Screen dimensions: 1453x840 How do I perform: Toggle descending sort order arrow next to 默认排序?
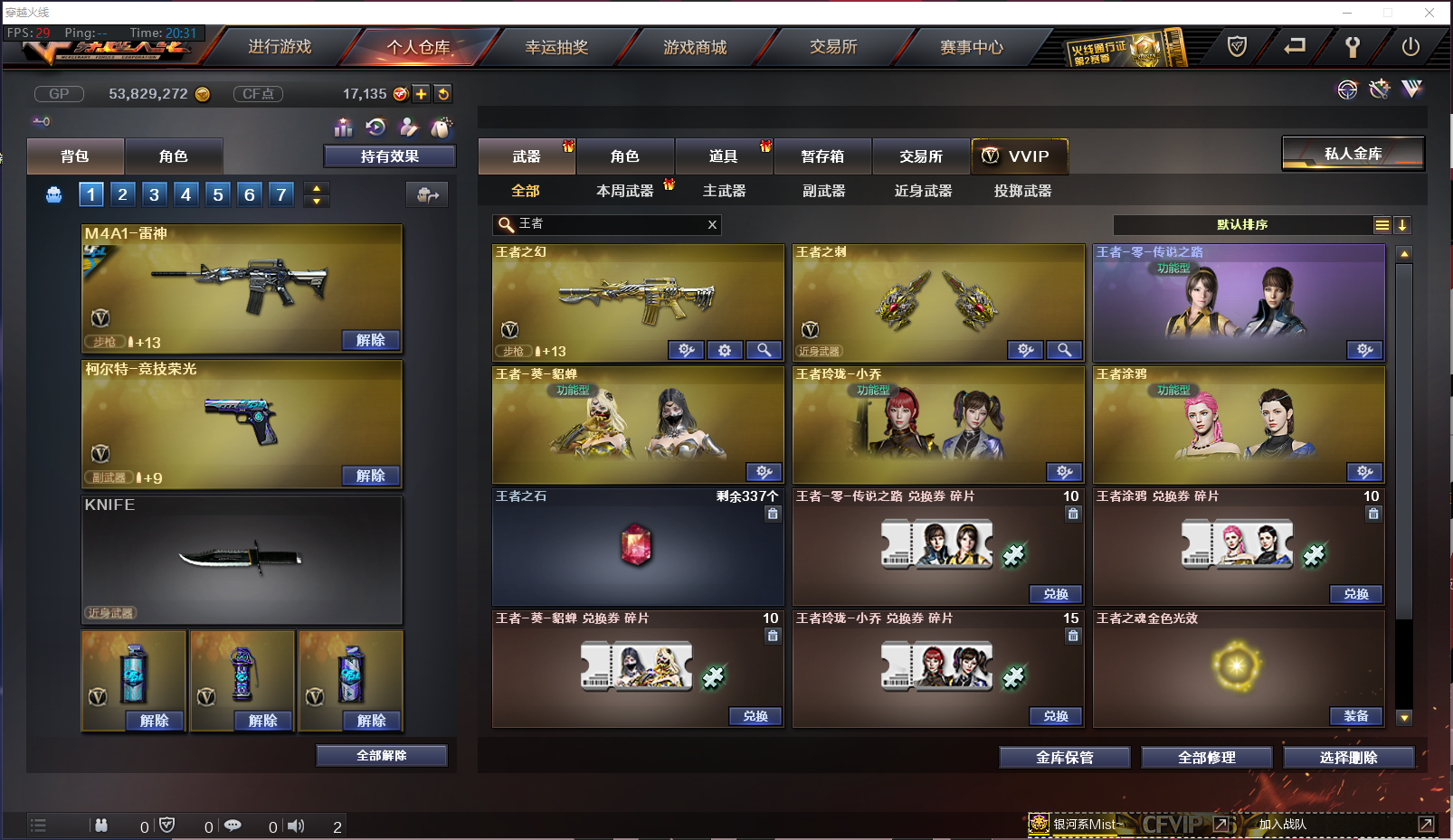[x=1403, y=224]
